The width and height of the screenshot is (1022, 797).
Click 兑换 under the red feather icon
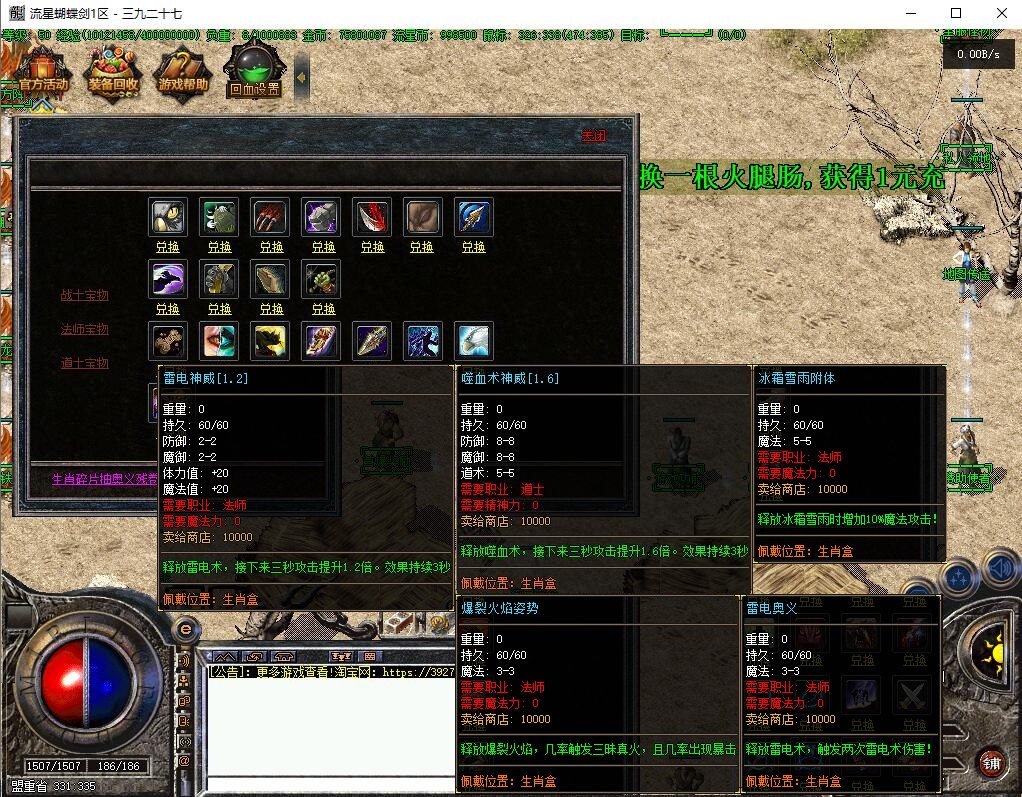[x=372, y=247]
